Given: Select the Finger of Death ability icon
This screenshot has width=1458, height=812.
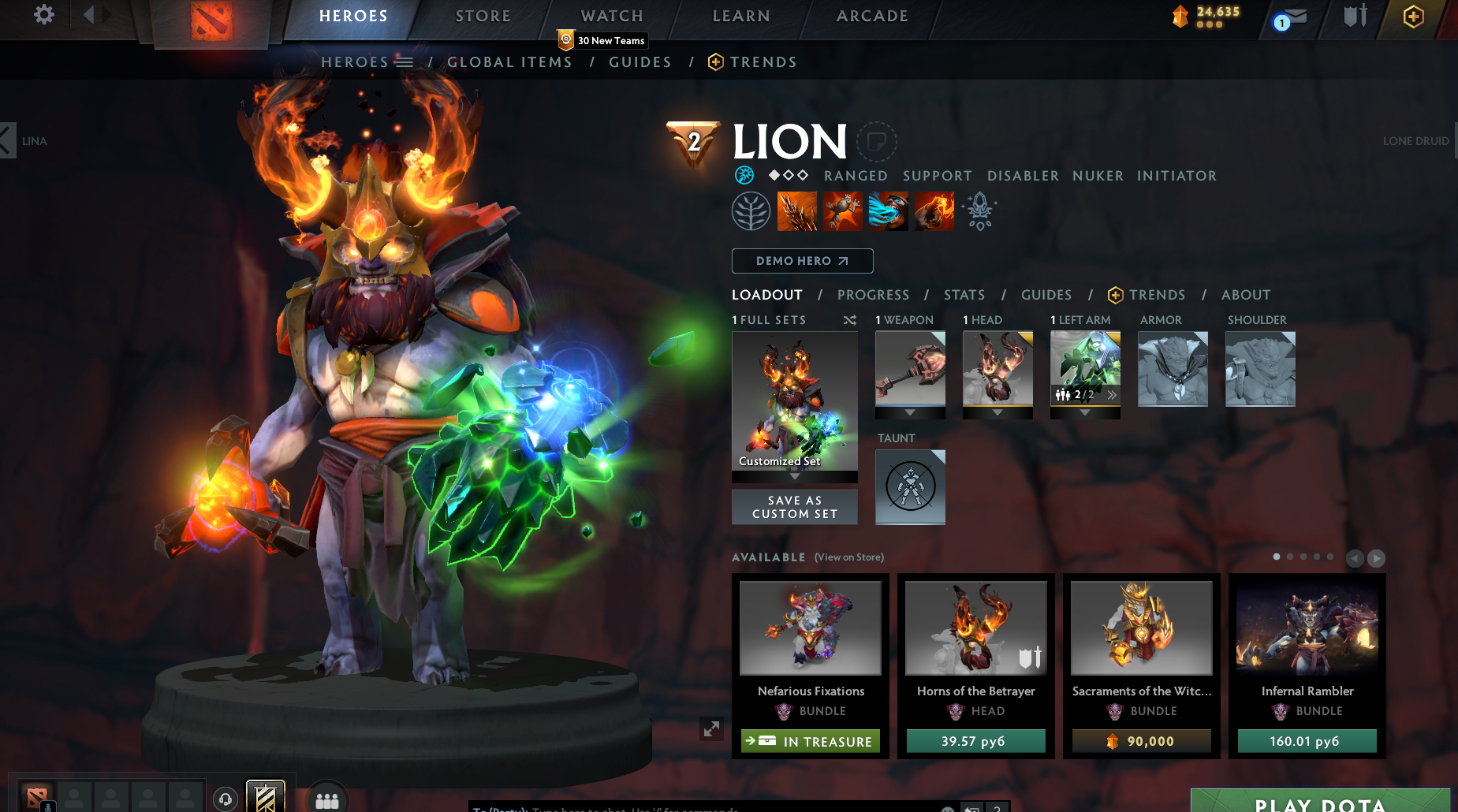Looking at the screenshot, I should click(934, 211).
